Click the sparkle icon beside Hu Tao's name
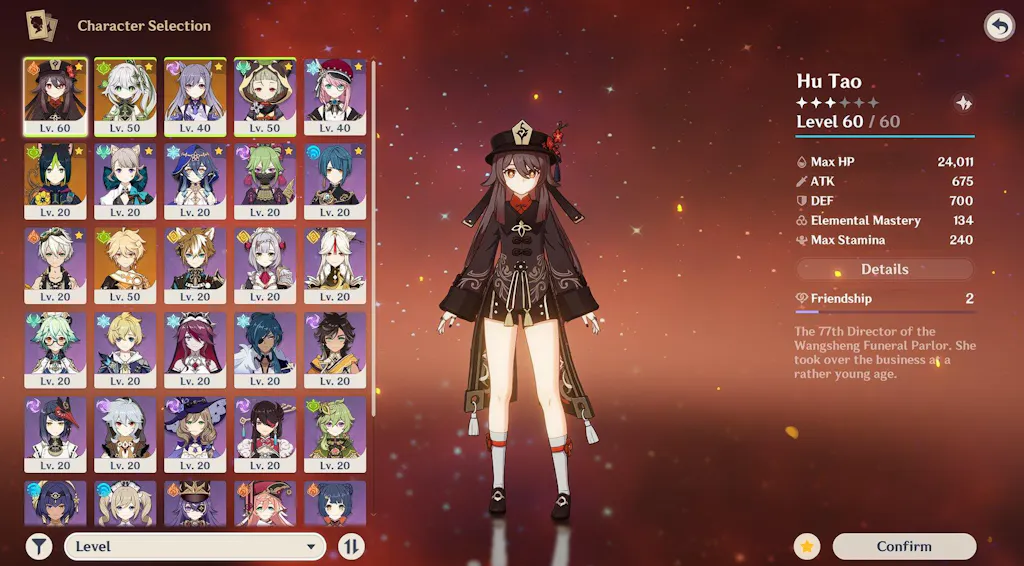This screenshot has width=1024, height=566. pos(963,102)
